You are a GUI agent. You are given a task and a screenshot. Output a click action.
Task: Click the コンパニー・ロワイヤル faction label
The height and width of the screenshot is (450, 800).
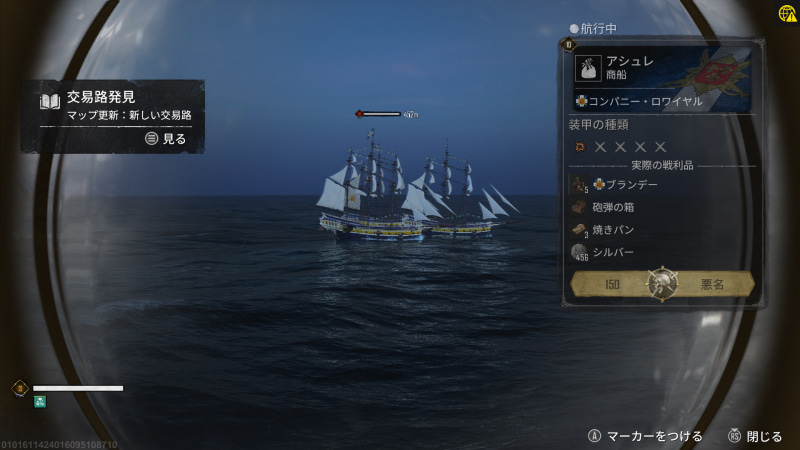tap(638, 101)
